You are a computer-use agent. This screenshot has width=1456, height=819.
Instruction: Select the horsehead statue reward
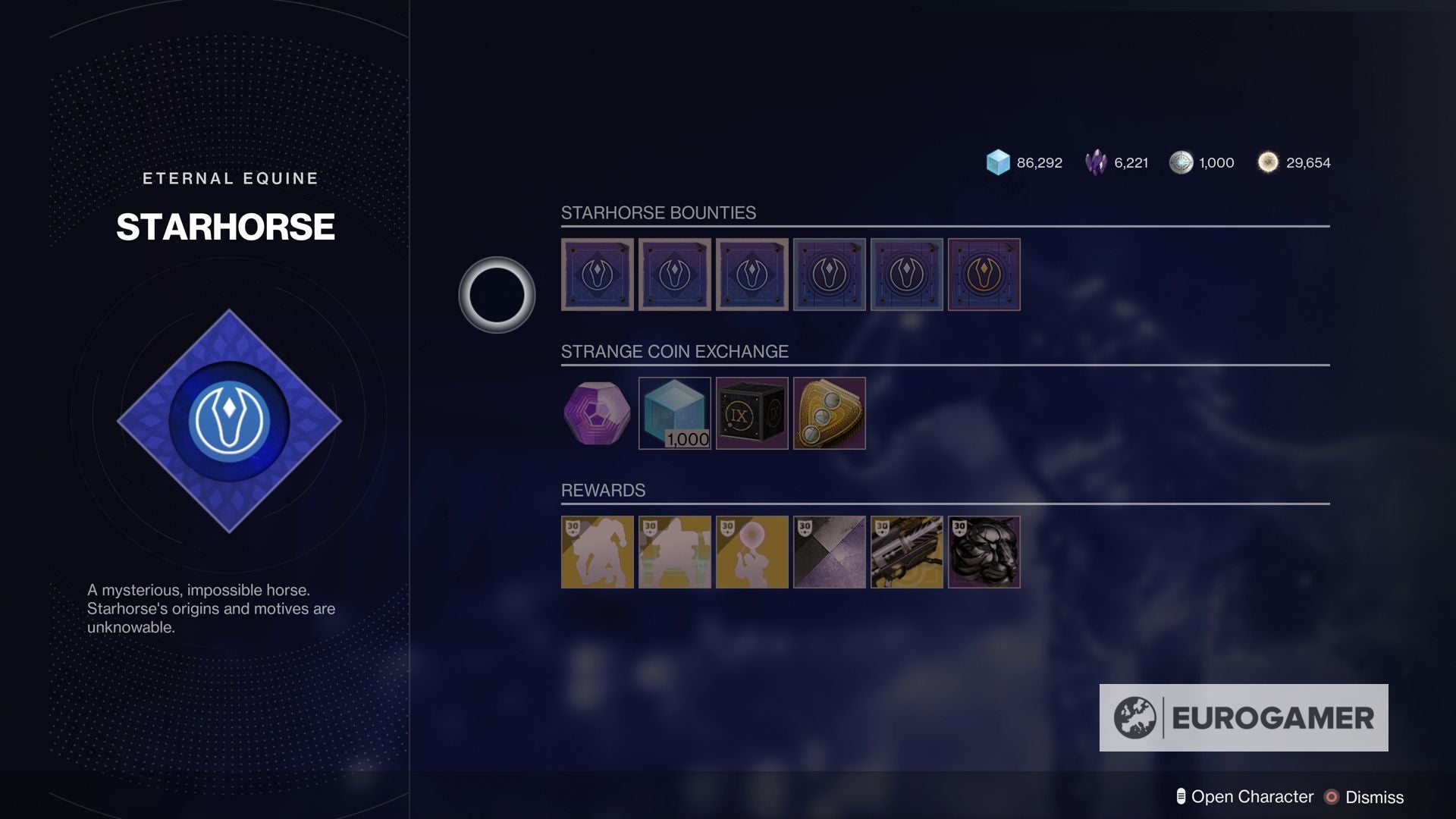point(984,551)
